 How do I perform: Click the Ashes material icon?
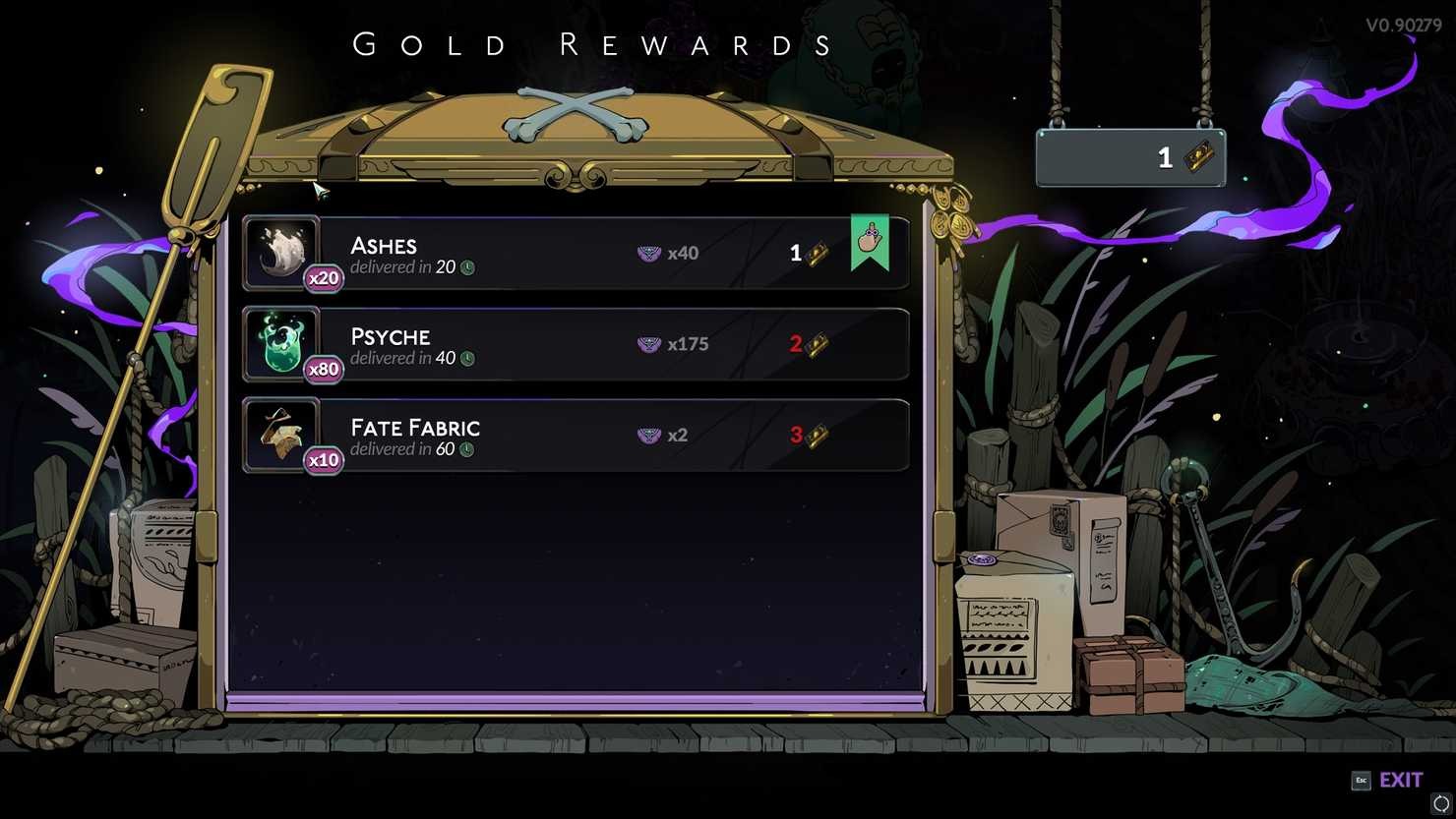pyautogui.click(x=282, y=251)
